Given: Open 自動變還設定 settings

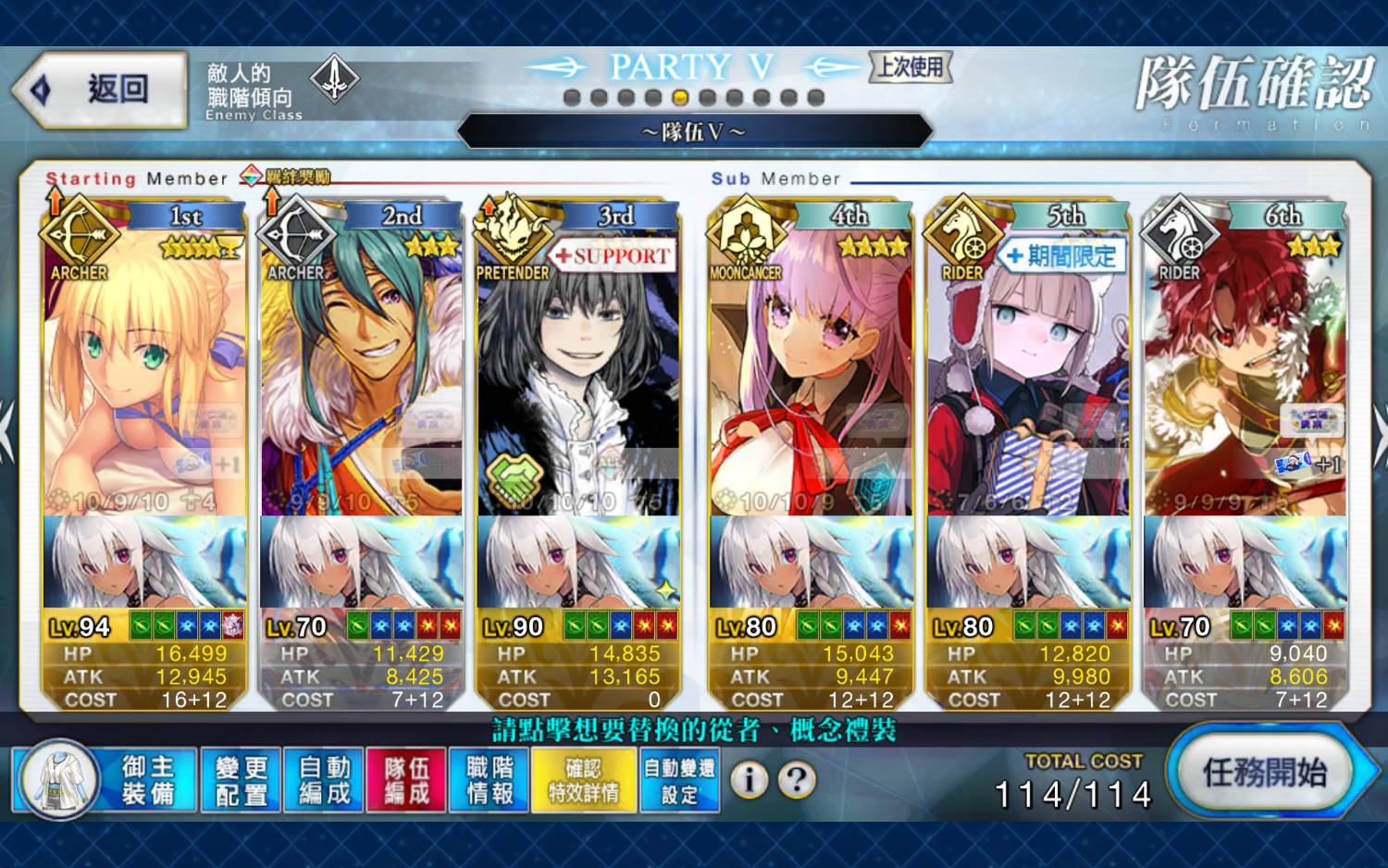Looking at the screenshot, I should click(679, 780).
